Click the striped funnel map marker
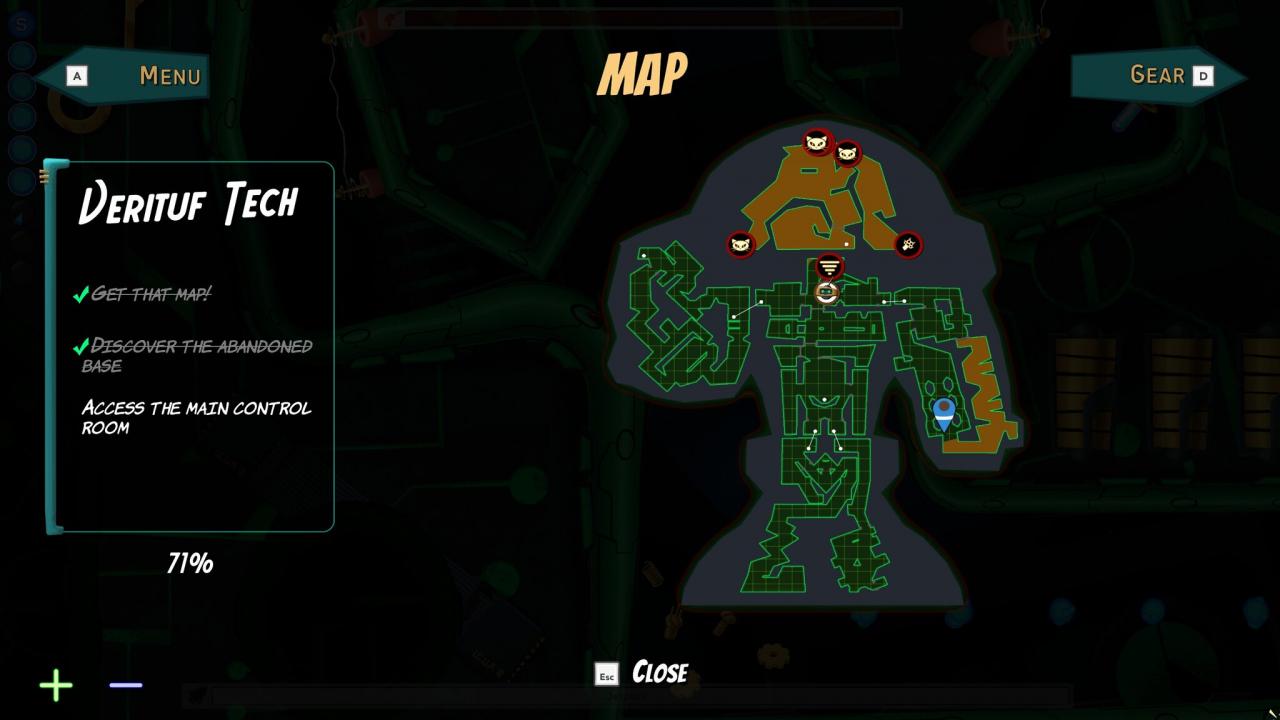Screen dimensions: 1280x720 click(829, 267)
